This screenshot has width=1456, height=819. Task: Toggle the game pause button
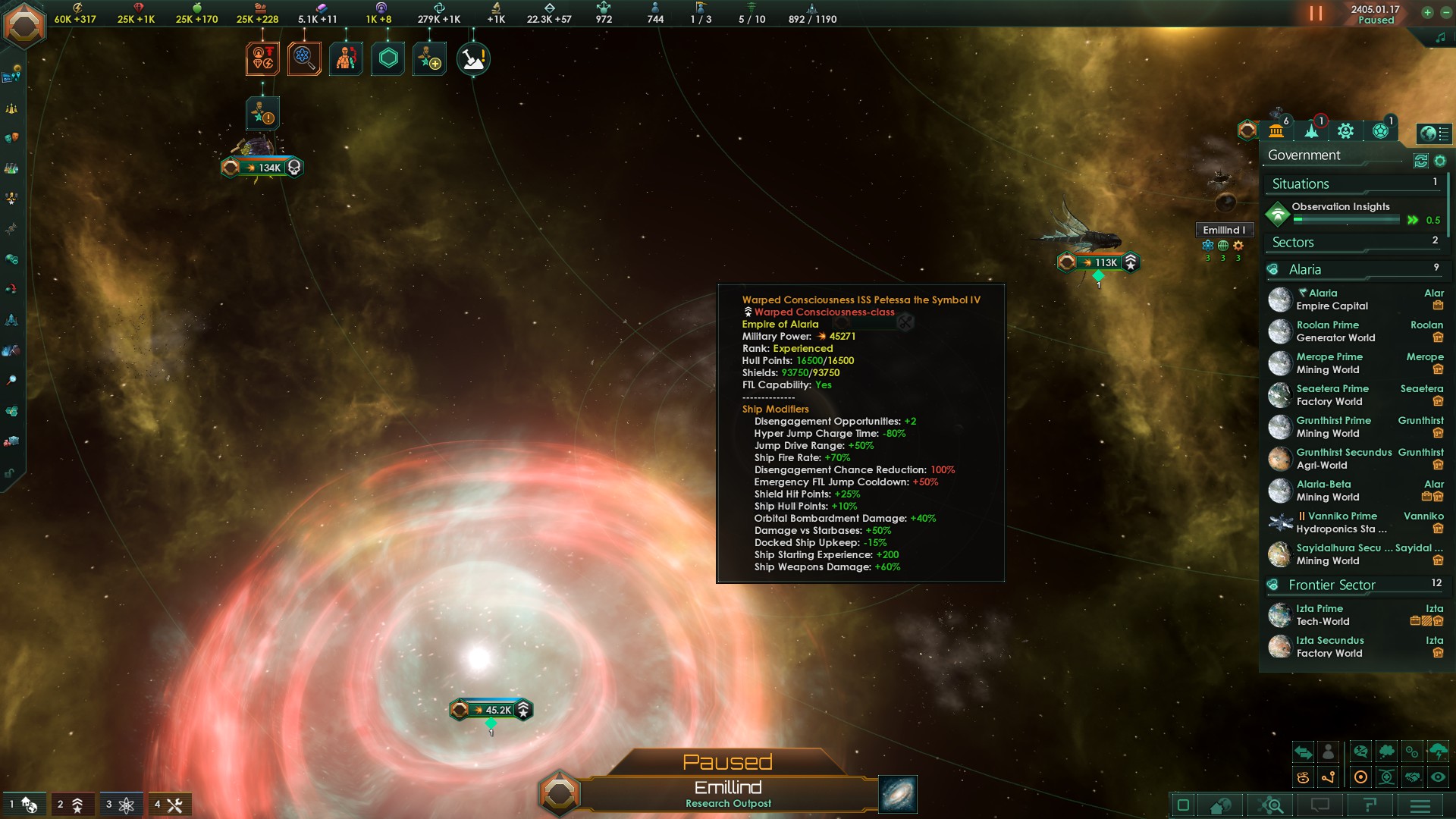tap(1316, 14)
